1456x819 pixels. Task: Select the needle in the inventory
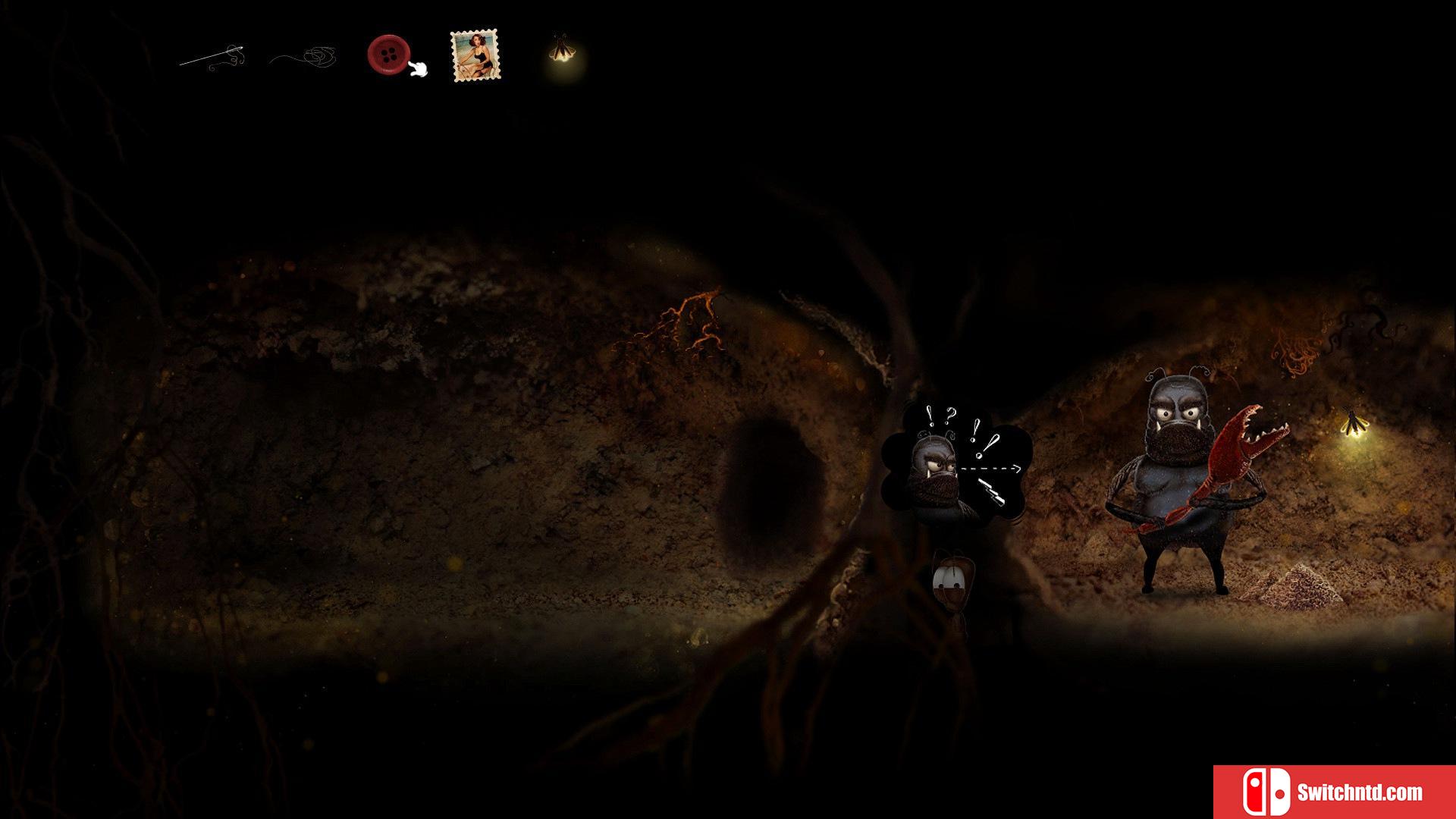213,57
